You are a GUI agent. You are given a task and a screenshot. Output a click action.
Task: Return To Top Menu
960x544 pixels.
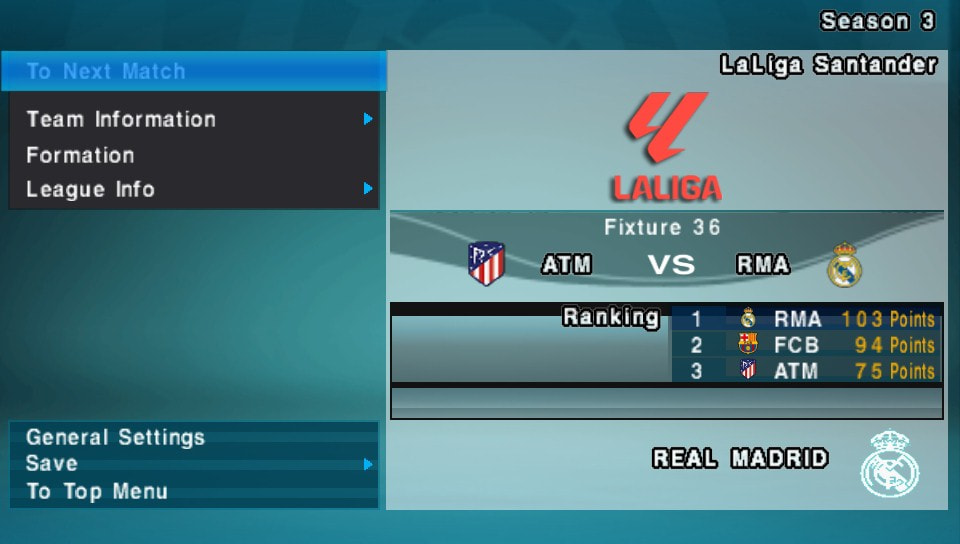tap(97, 491)
